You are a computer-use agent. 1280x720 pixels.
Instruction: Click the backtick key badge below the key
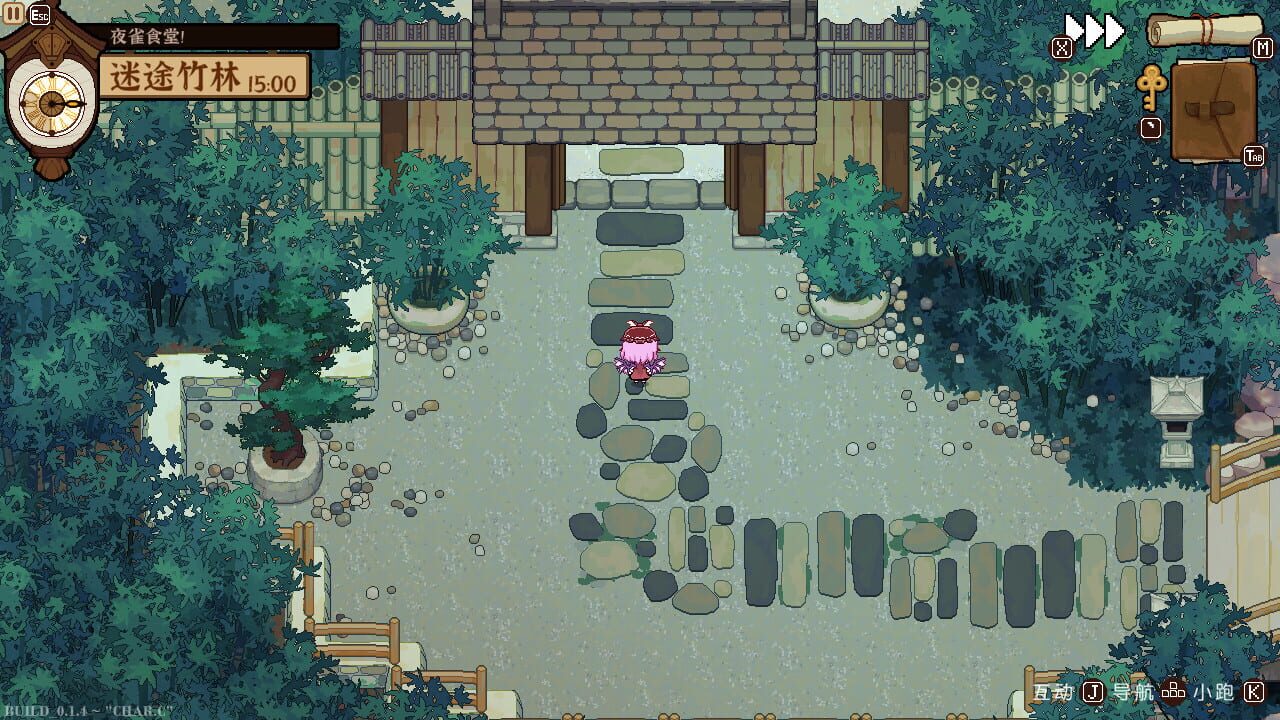coord(1150,126)
